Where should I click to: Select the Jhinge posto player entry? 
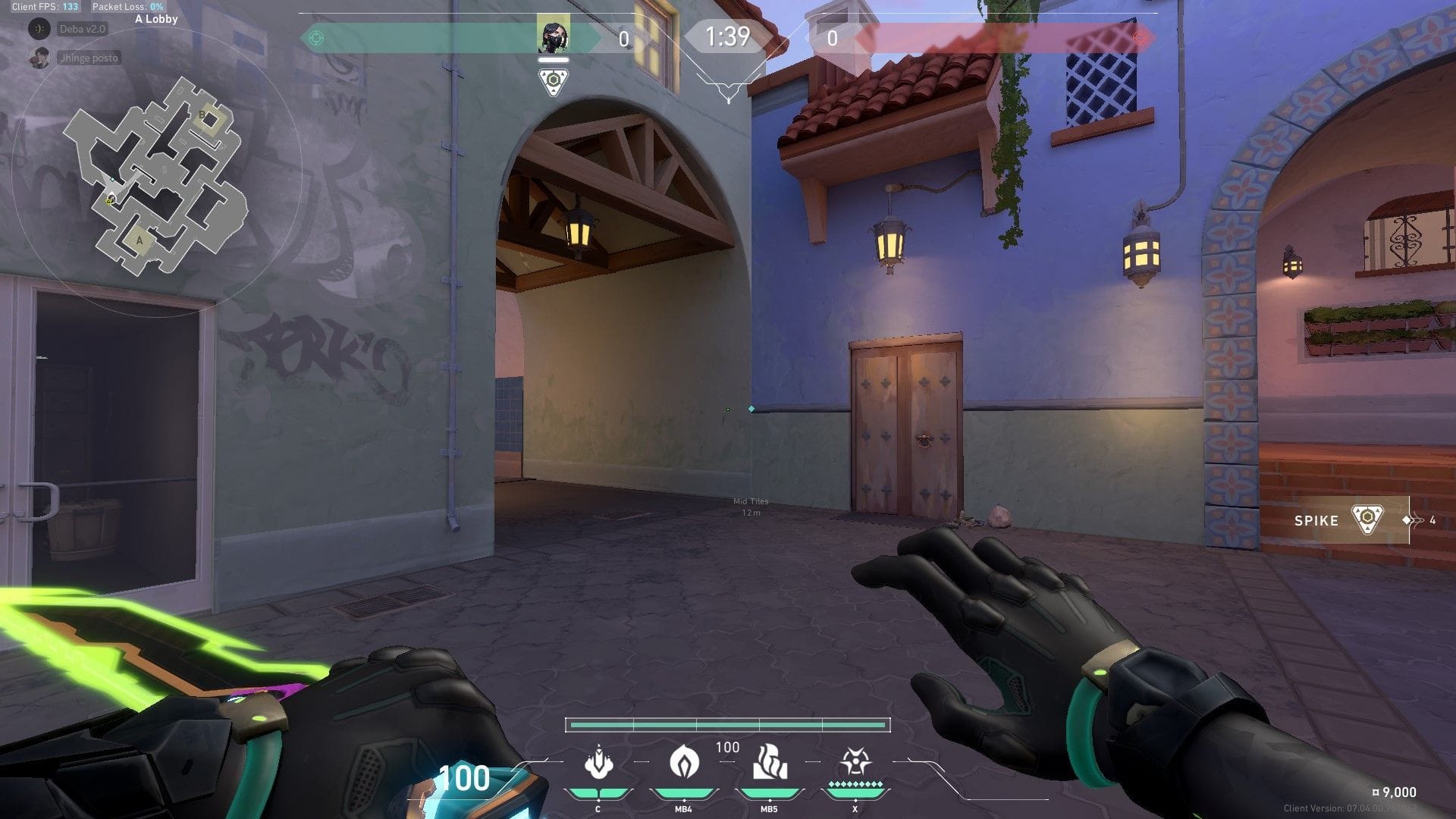pyautogui.click(x=88, y=58)
